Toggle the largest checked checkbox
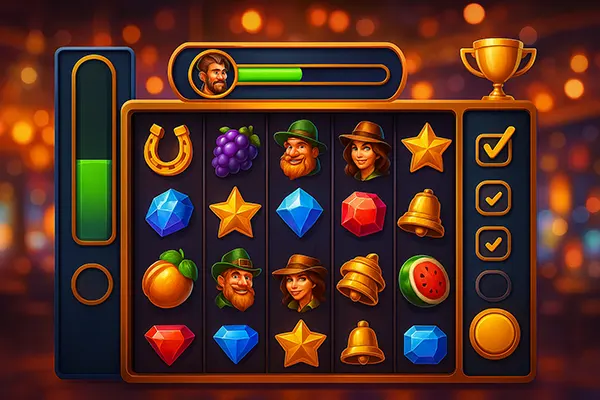The width and height of the screenshot is (600, 400). pyautogui.click(x=494, y=147)
